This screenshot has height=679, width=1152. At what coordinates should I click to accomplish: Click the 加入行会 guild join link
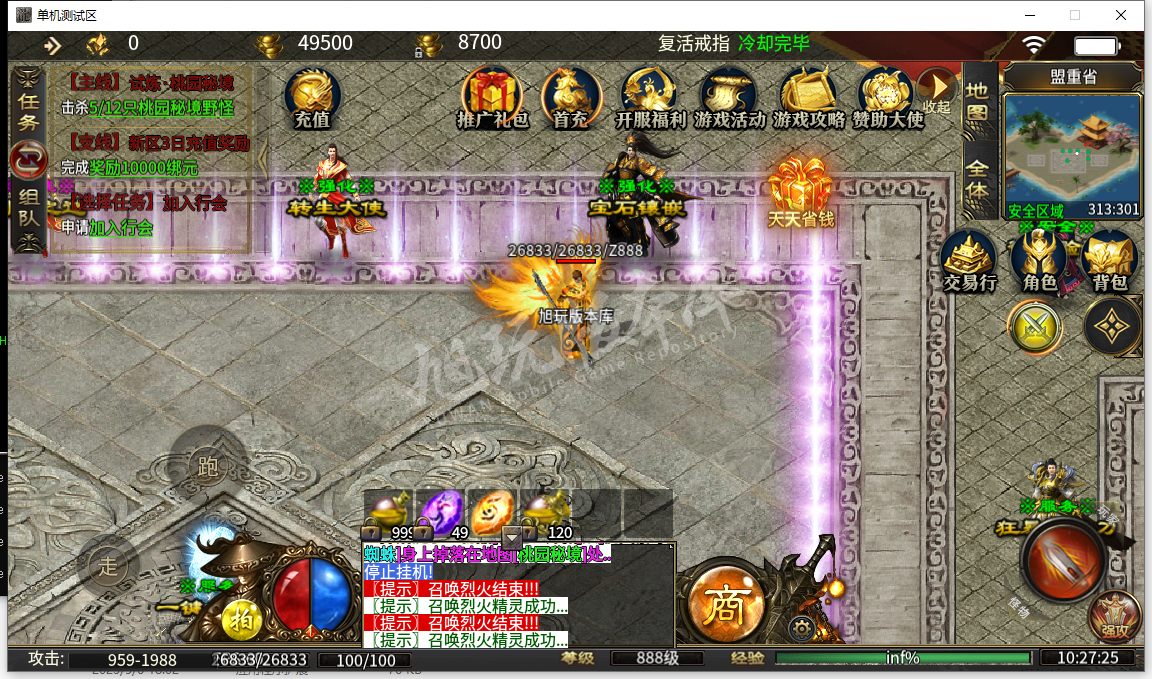pos(121,228)
